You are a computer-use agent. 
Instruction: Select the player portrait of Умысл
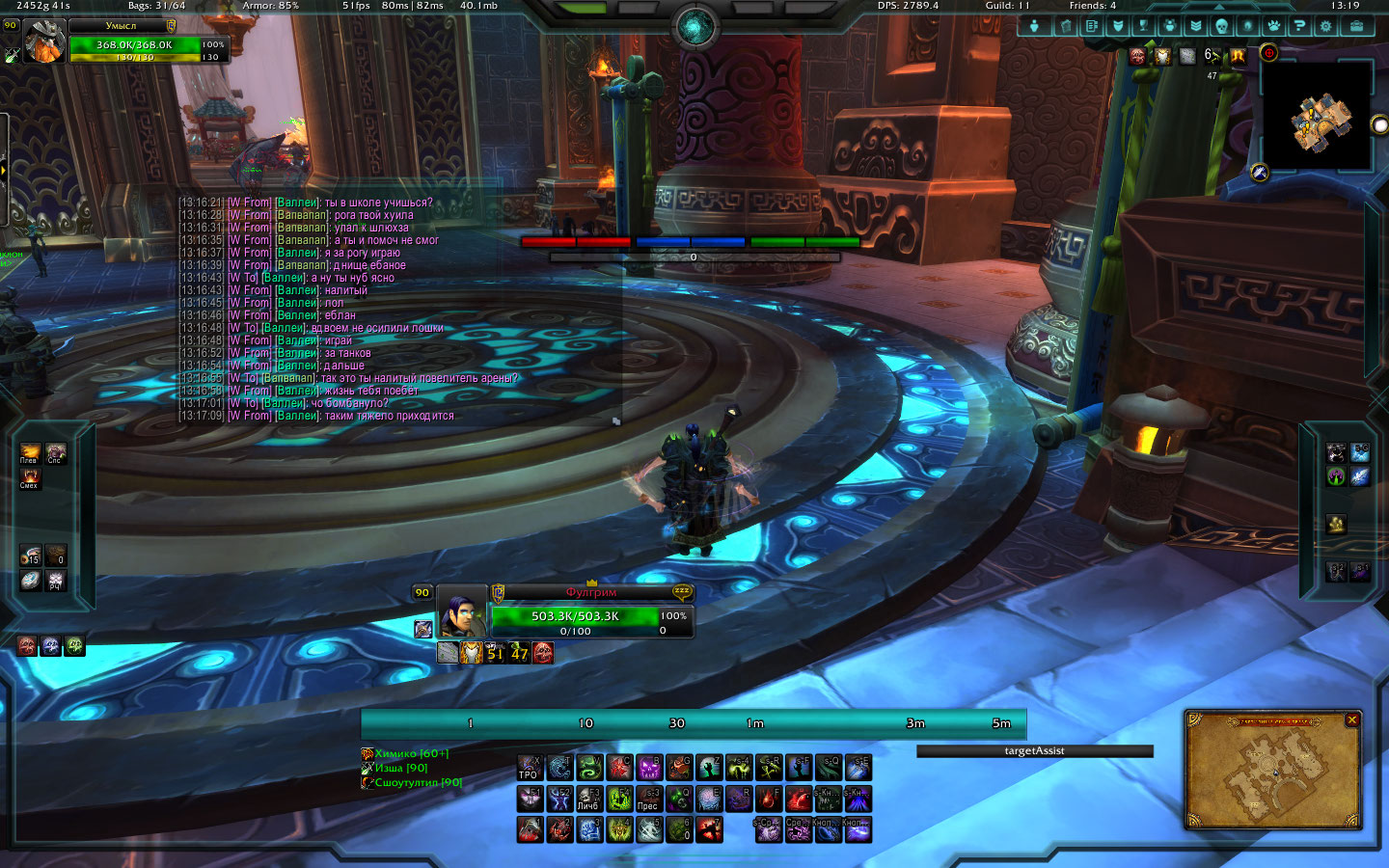44,42
